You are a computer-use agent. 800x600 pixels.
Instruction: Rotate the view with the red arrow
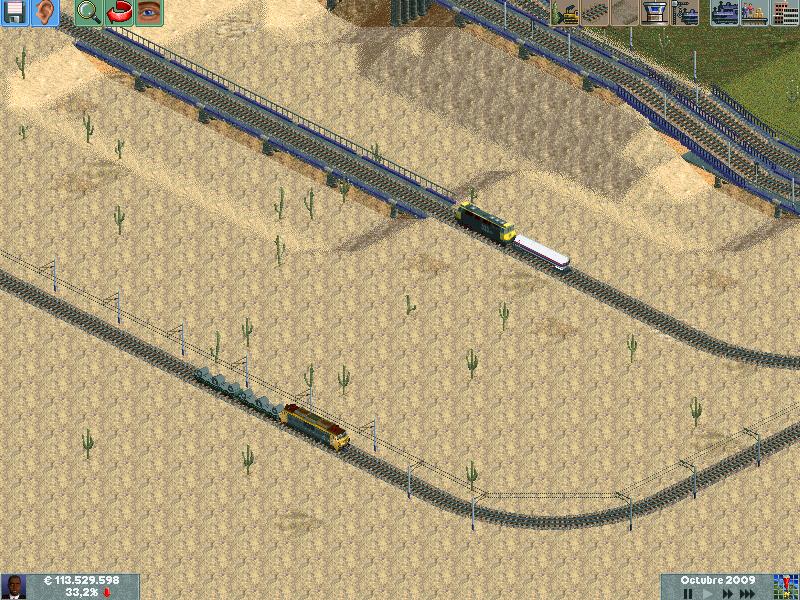pos(119,13)
